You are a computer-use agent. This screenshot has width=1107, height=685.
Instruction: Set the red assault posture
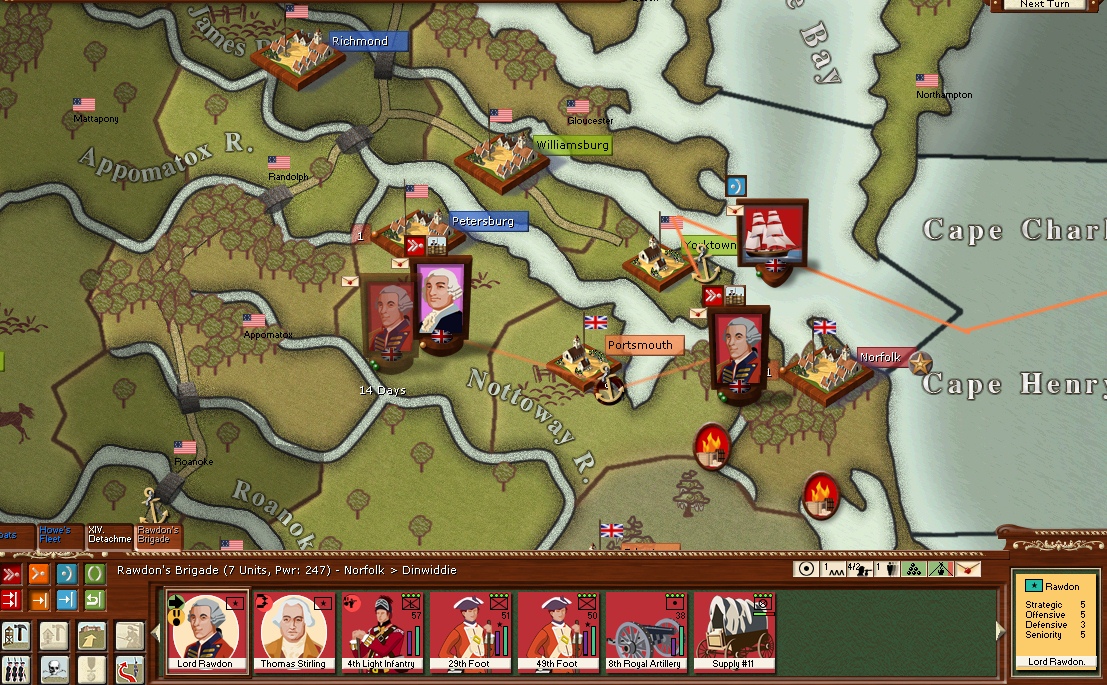tap(12, 574)
